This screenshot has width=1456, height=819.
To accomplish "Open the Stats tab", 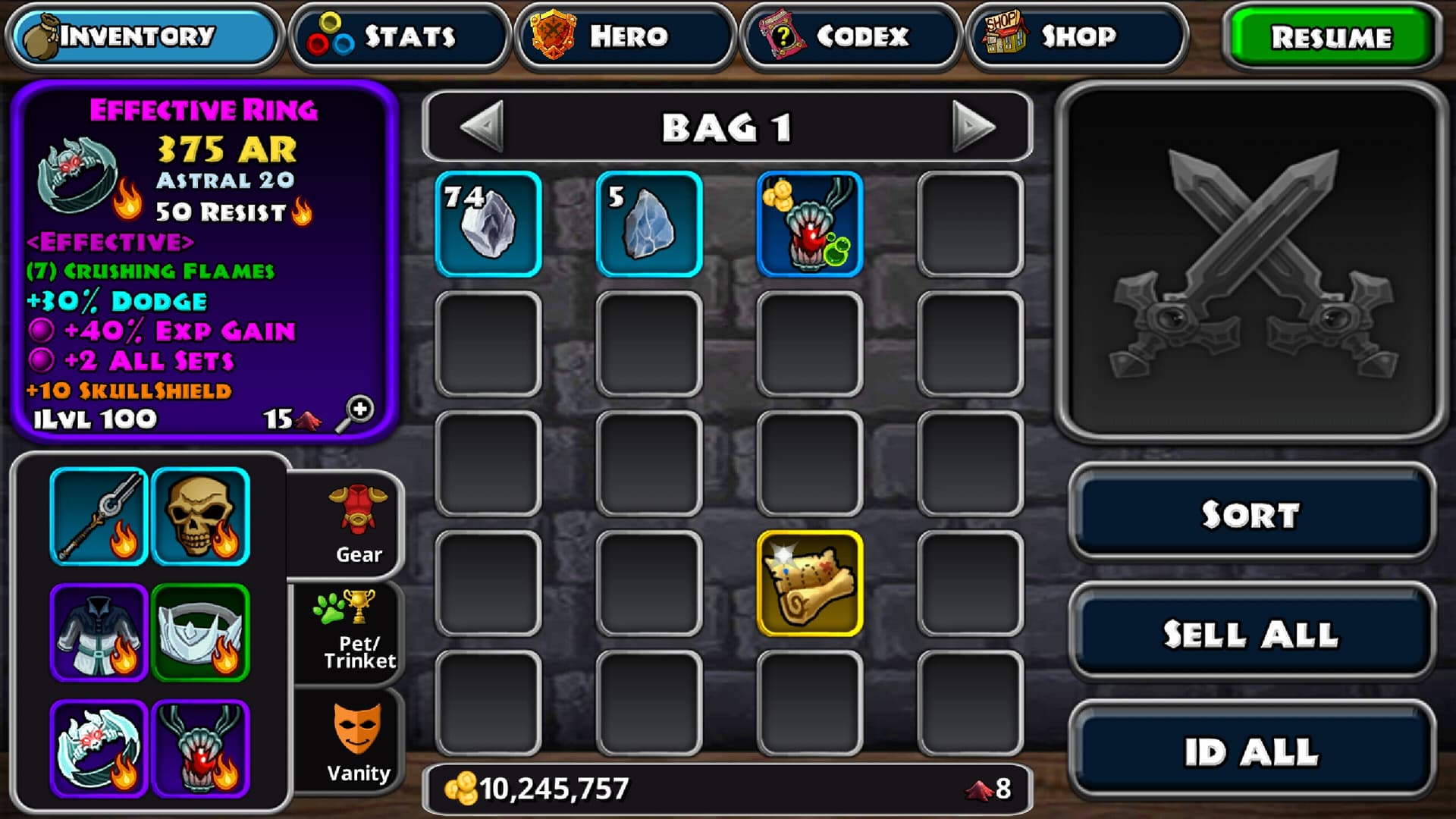I will coord(400,36).
